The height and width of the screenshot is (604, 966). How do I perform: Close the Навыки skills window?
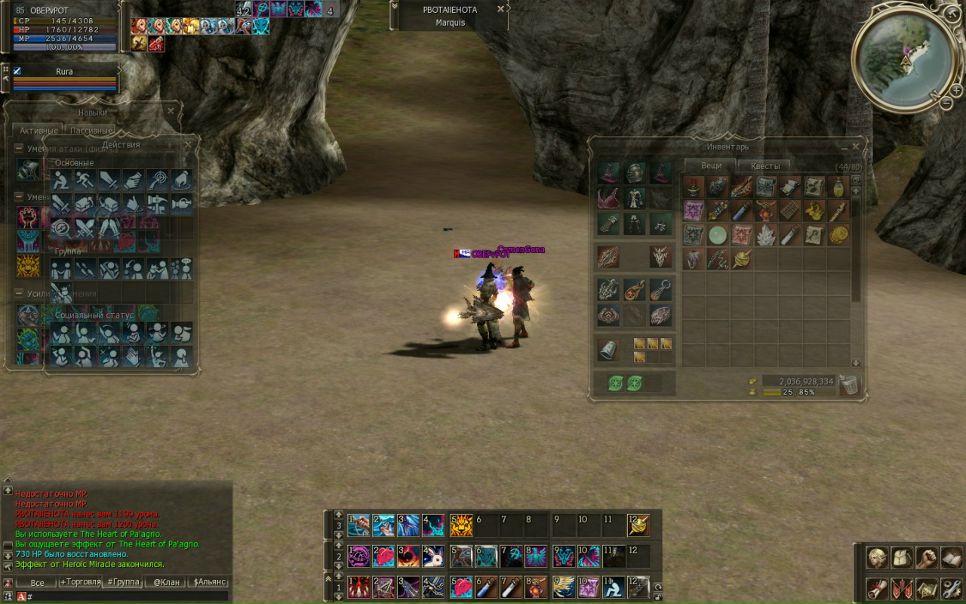pos(171,112)
